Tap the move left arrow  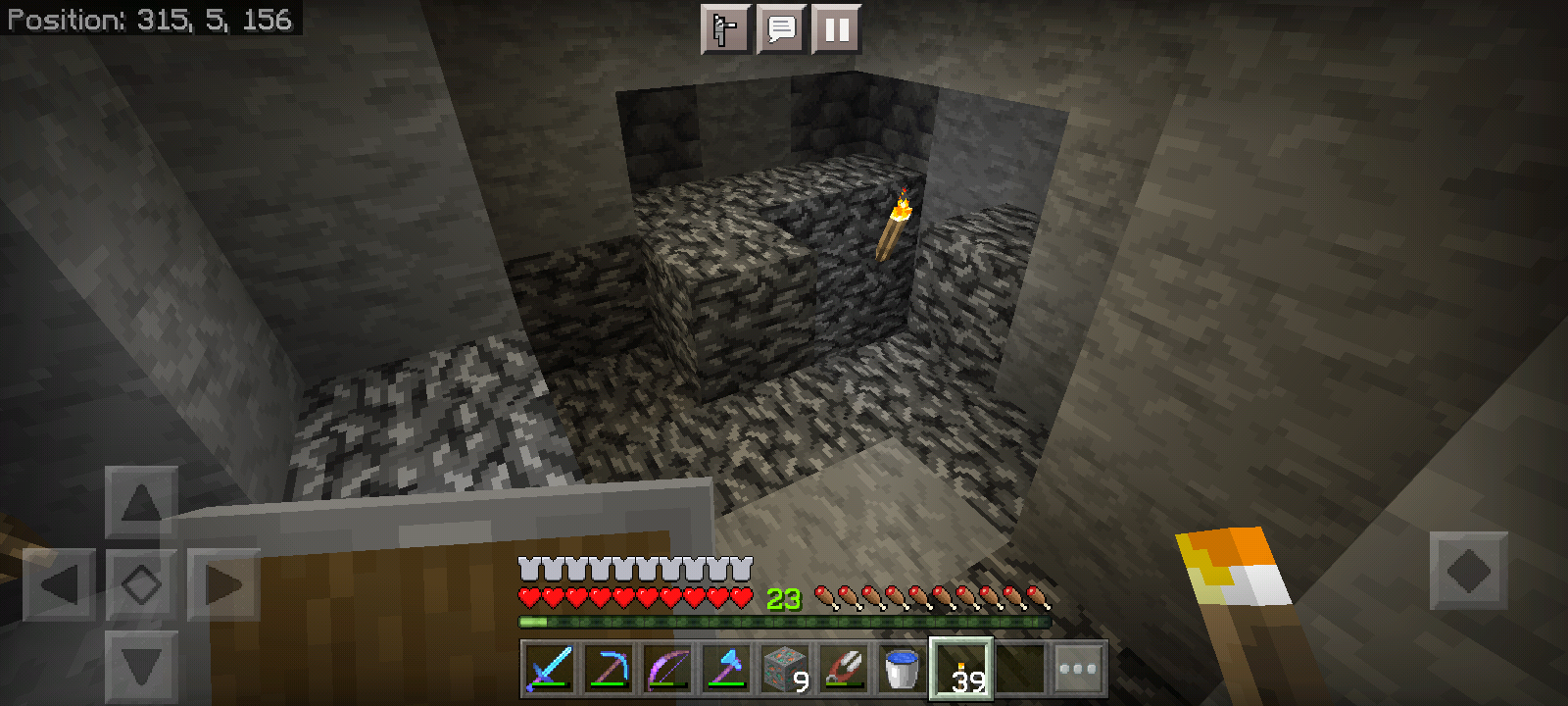point(60,585)
